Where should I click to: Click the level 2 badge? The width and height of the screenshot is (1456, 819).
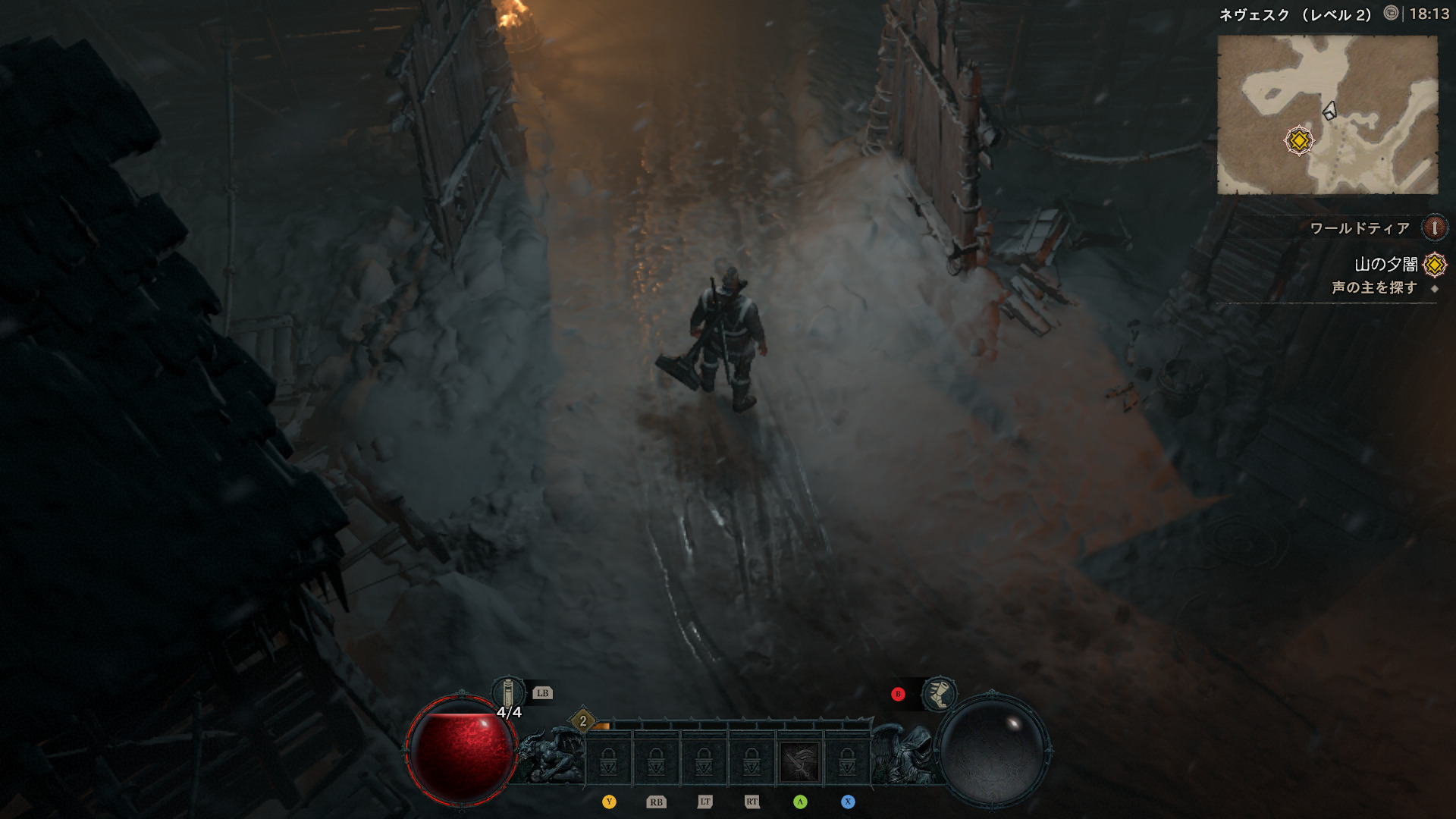click(582, 721)
